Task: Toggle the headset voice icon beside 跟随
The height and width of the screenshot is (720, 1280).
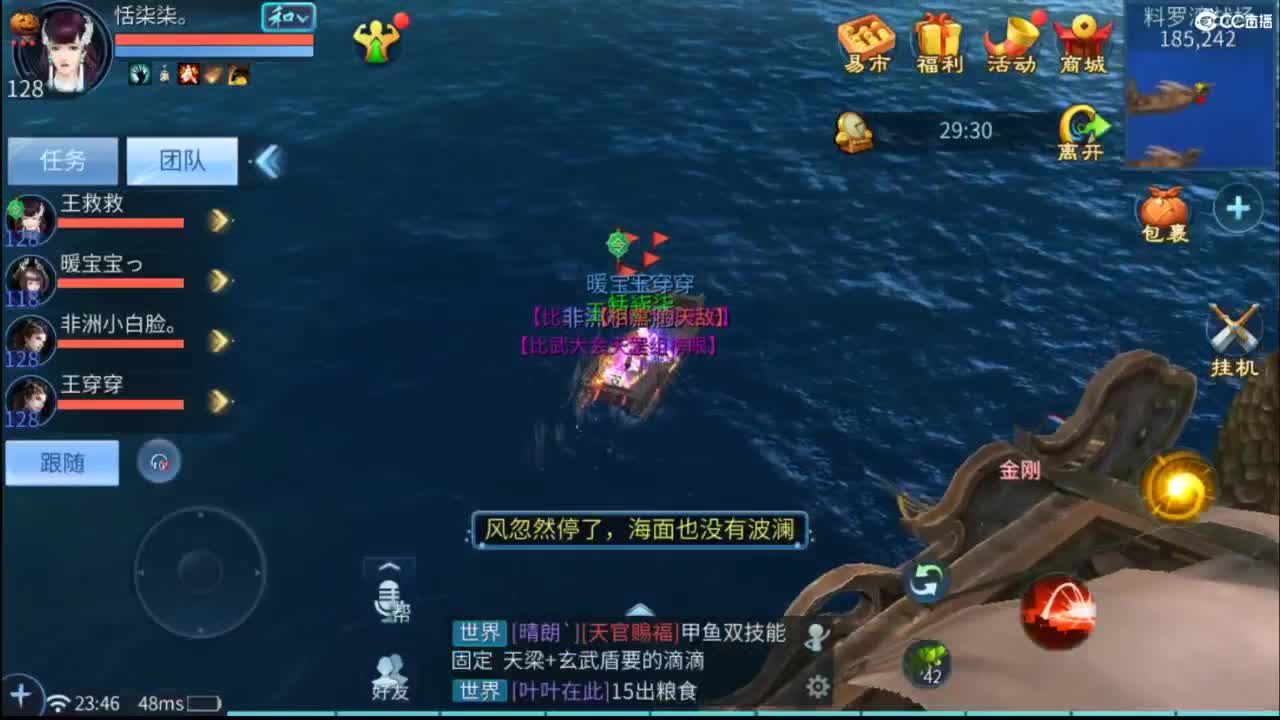Action: [160, 462]
